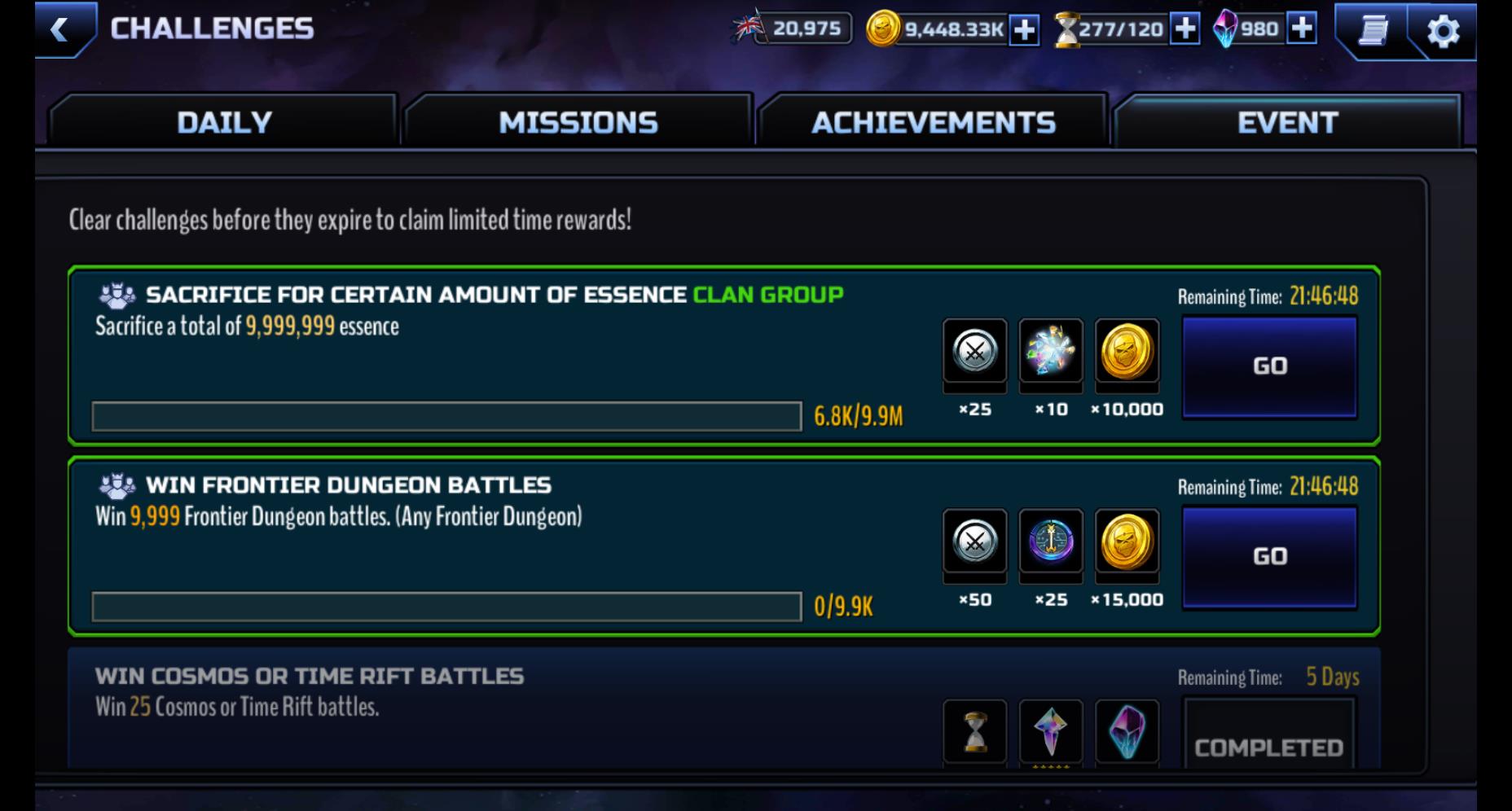Open the Missions tab
1512x811 pixels.
pos(578,122)
